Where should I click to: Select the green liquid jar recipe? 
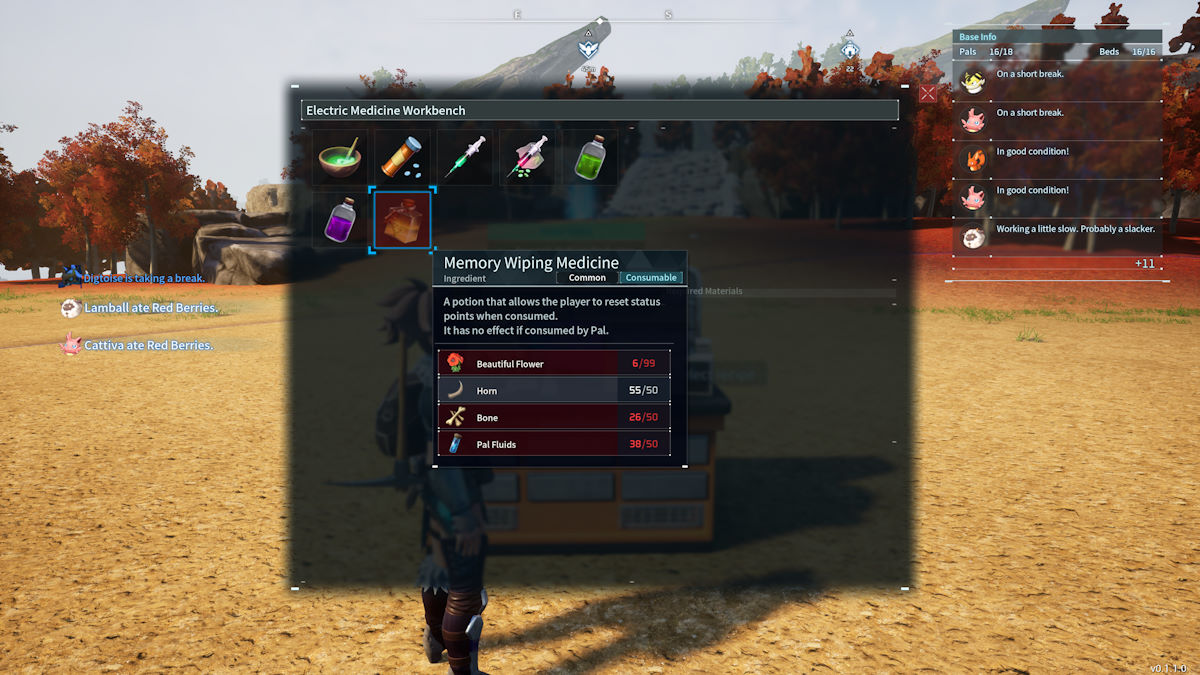coord(590,158)
